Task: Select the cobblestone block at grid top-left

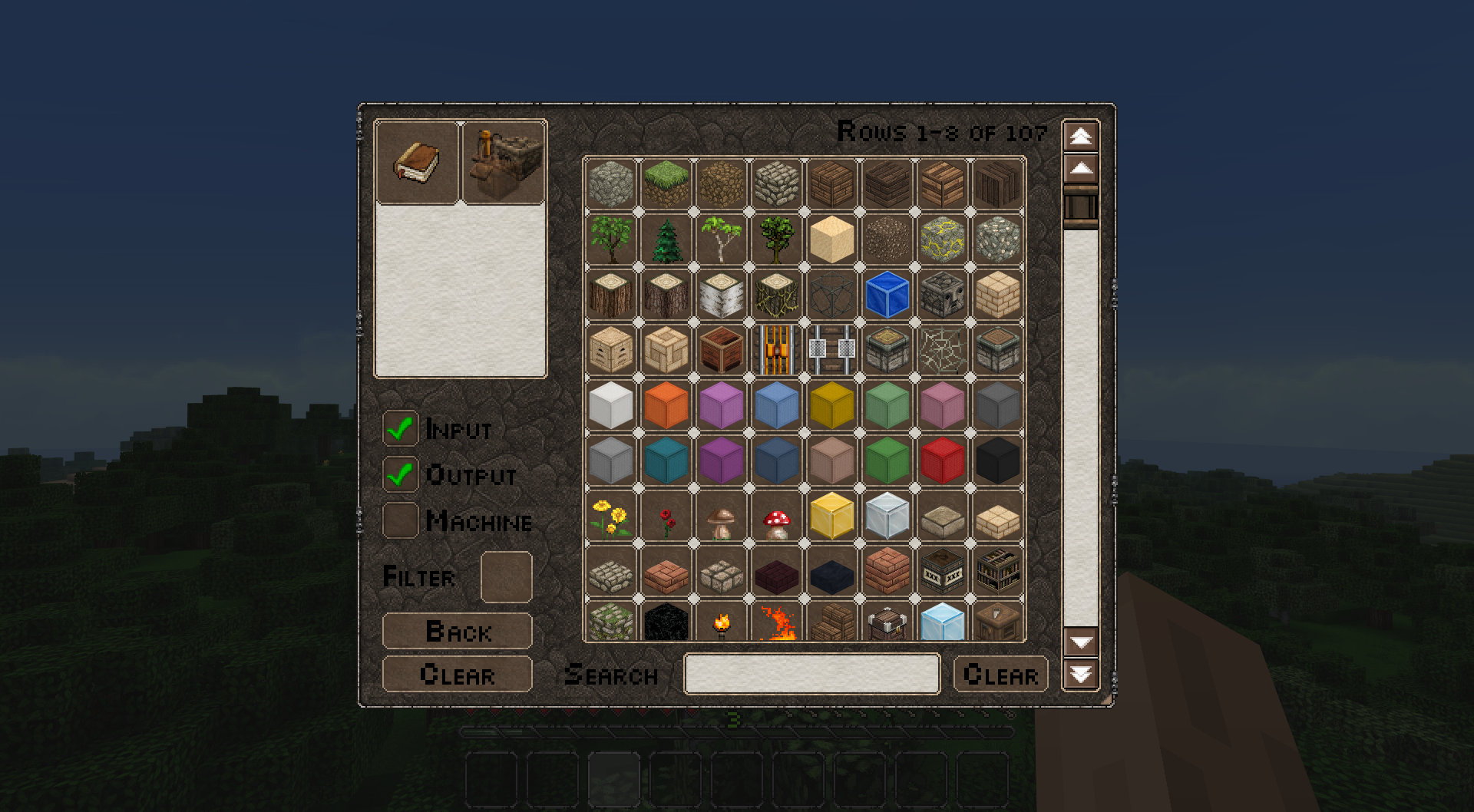Action: [610, 184]
